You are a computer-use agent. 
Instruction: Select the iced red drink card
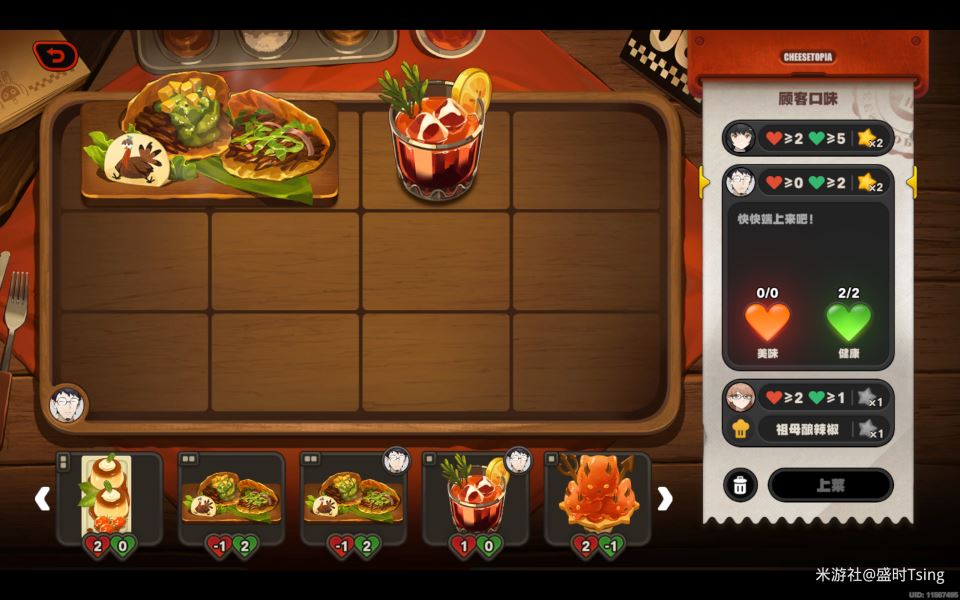pos(475,498)
